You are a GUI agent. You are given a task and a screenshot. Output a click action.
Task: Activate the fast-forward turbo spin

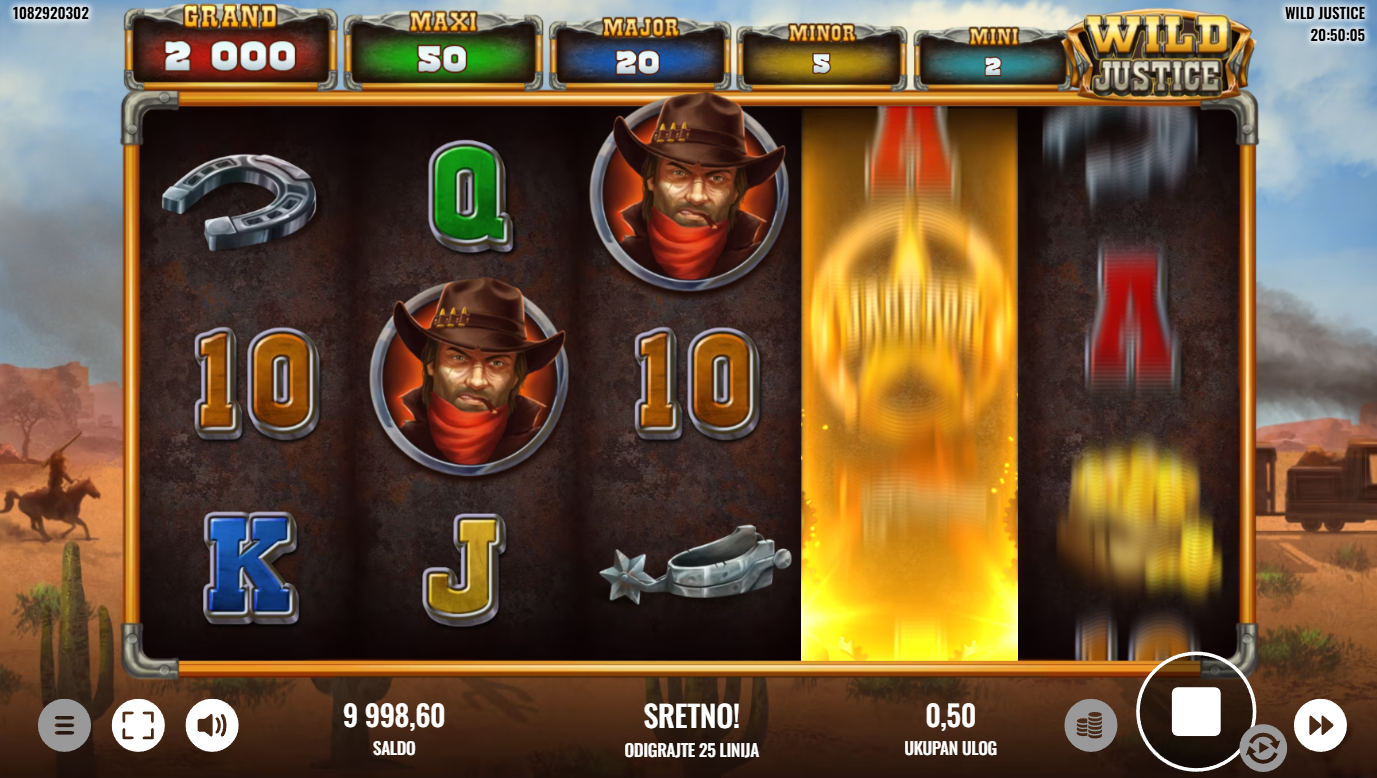click(x=1320, y=725)
